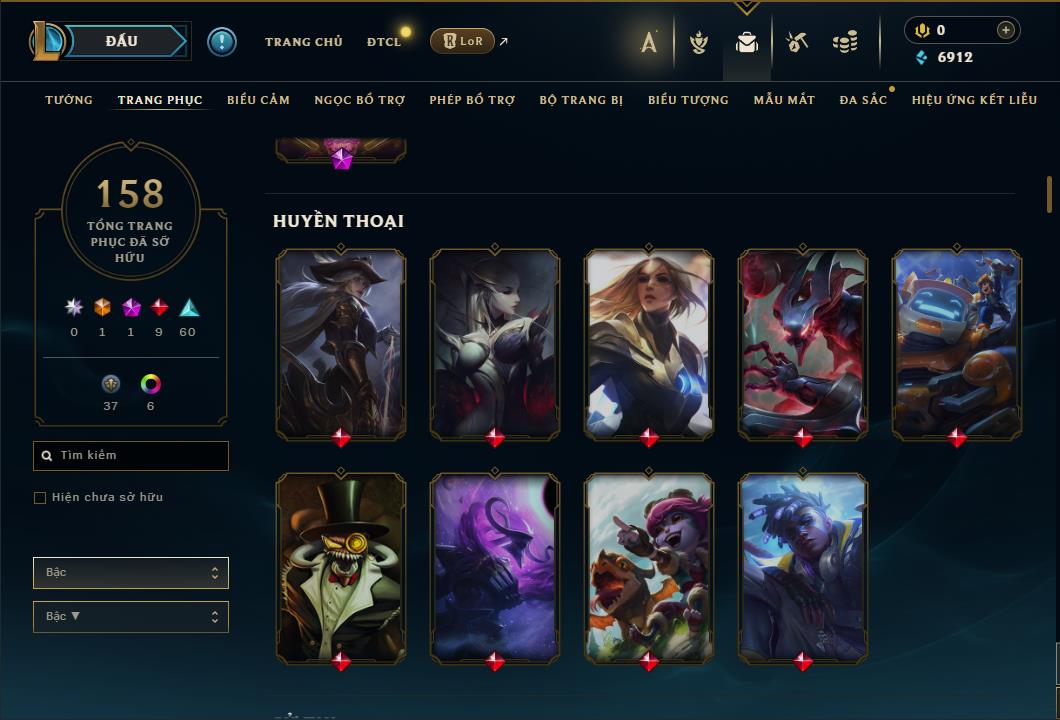Image resolution: width=1060 pixels, height=720 pixels.
Task: Open the coin stack store icon
Action: [x=845, y=42]
